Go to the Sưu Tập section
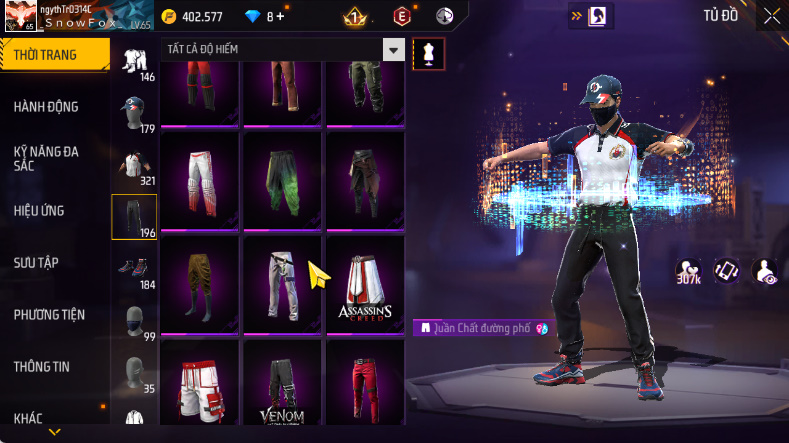 (36, 262)
